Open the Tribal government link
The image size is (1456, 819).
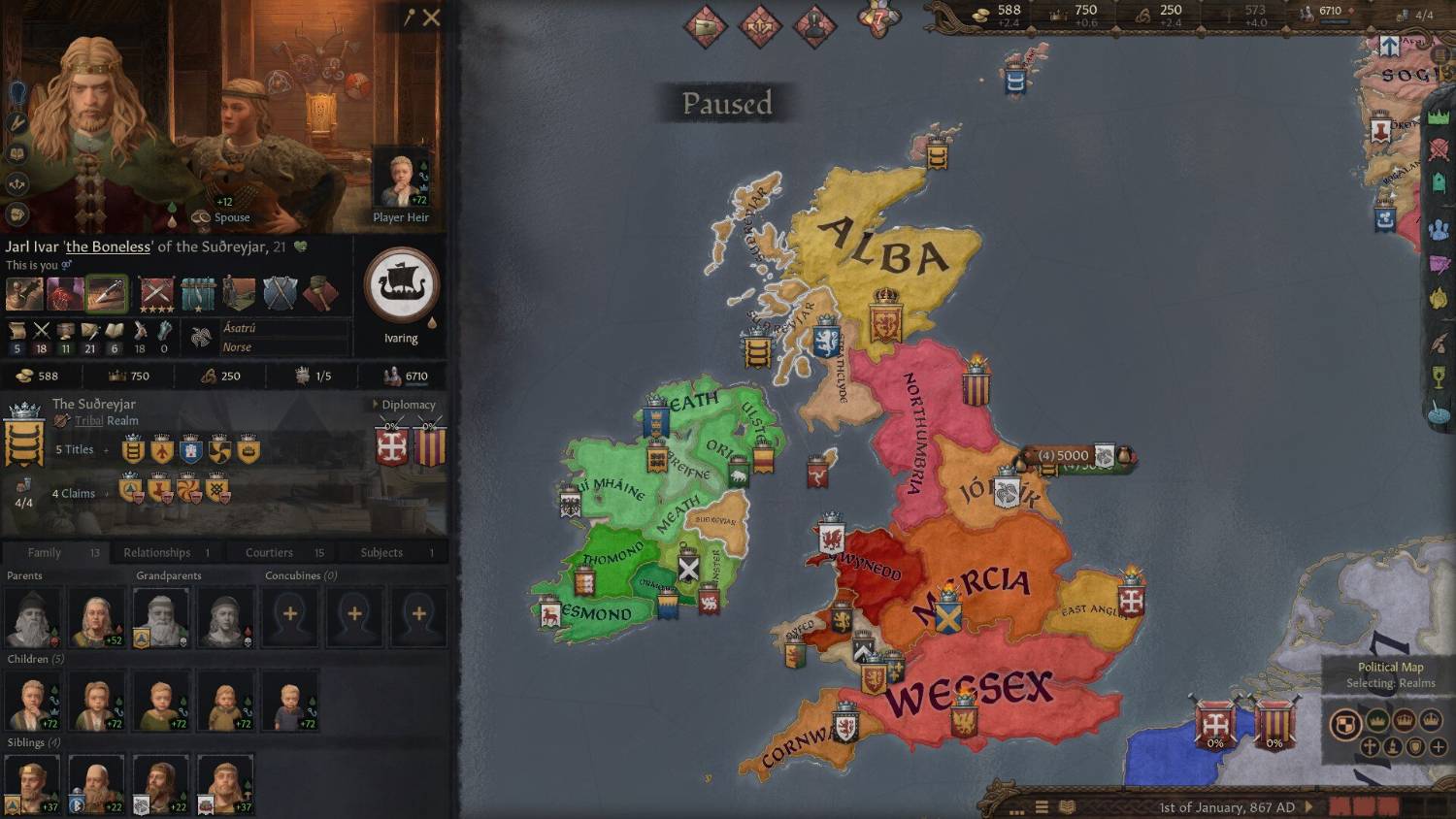(89, 421)
